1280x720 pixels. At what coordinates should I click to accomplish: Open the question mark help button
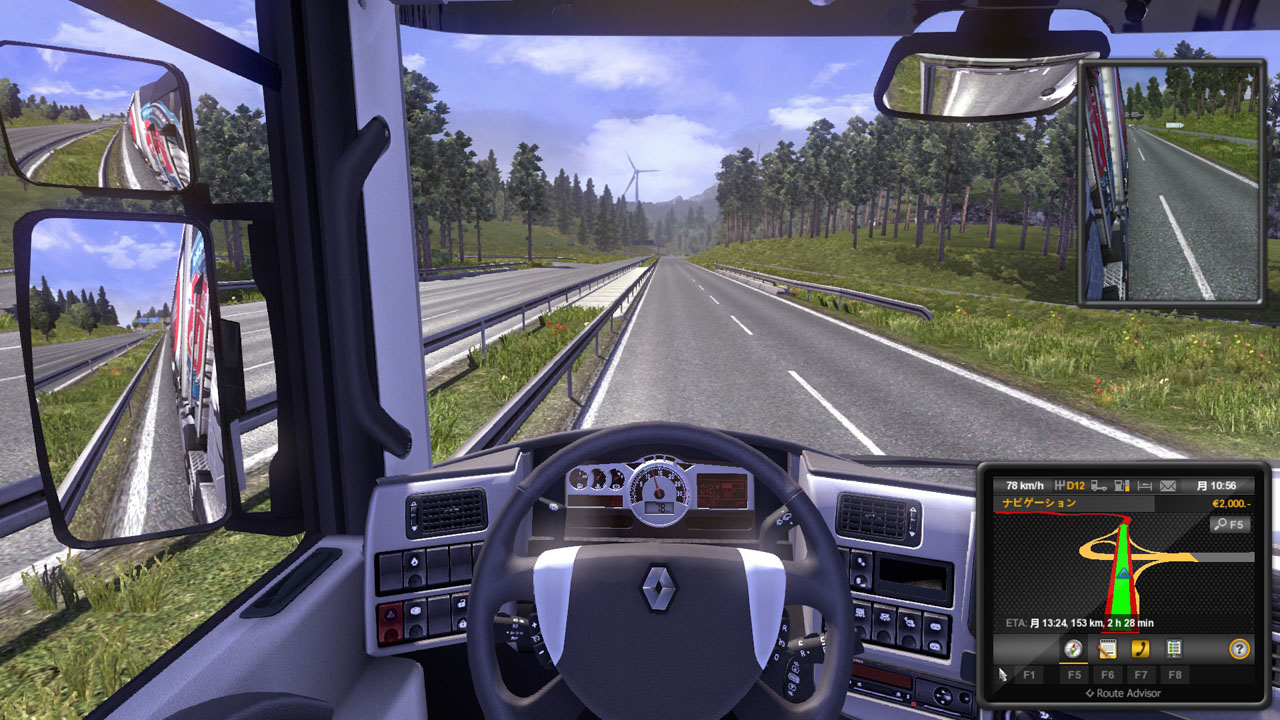[1239, 649]
